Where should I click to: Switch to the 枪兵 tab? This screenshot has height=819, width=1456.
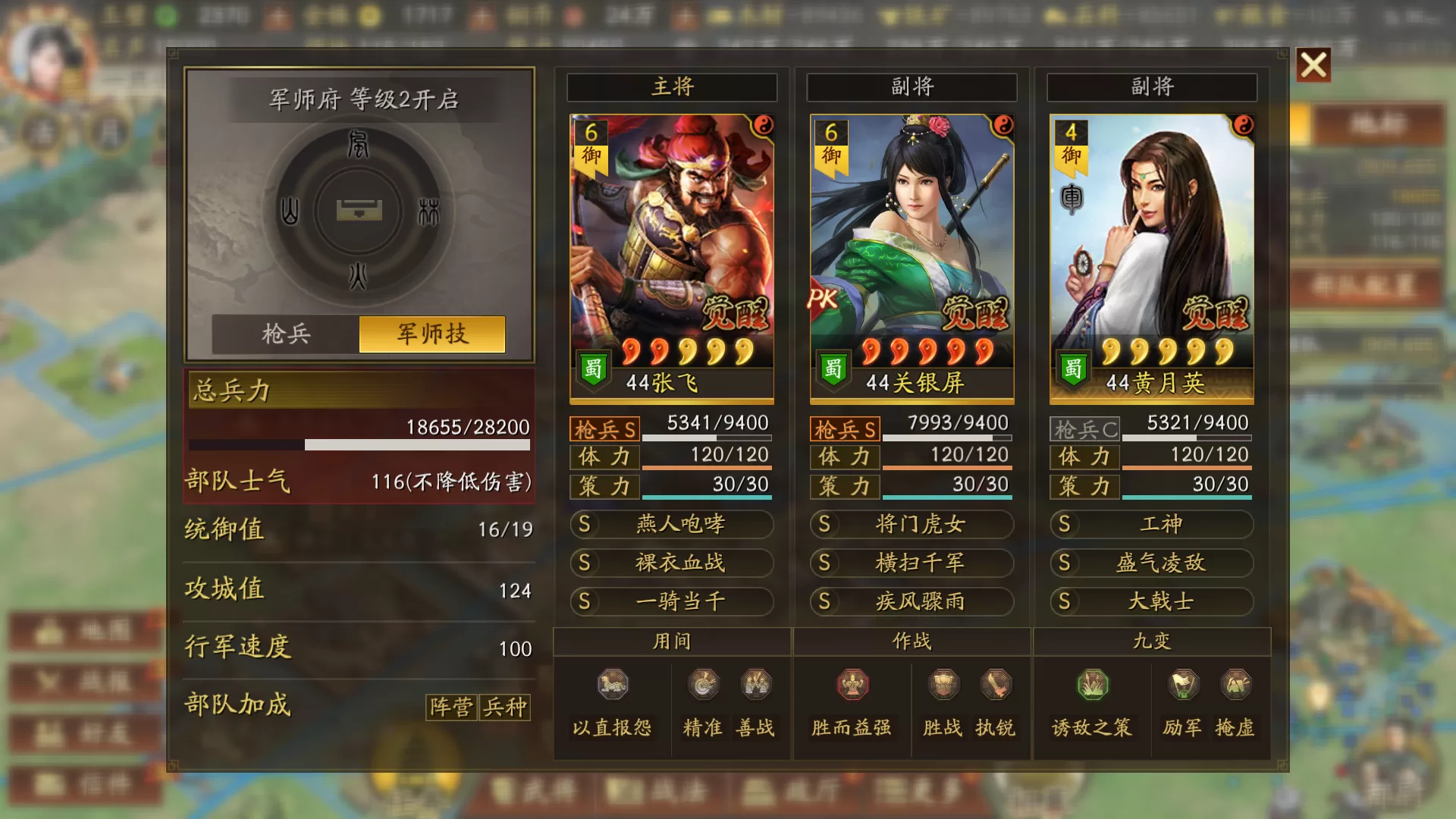[286, 334]
